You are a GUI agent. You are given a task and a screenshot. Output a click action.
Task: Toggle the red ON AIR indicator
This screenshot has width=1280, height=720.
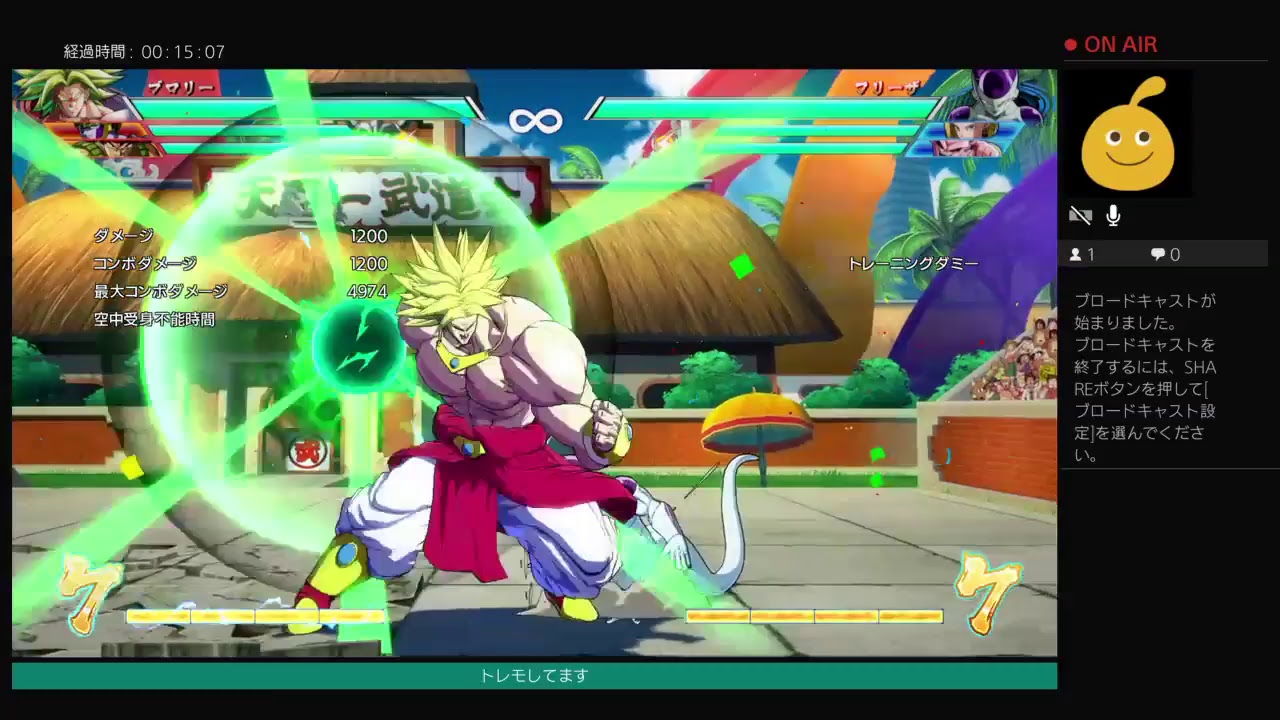1112,45
